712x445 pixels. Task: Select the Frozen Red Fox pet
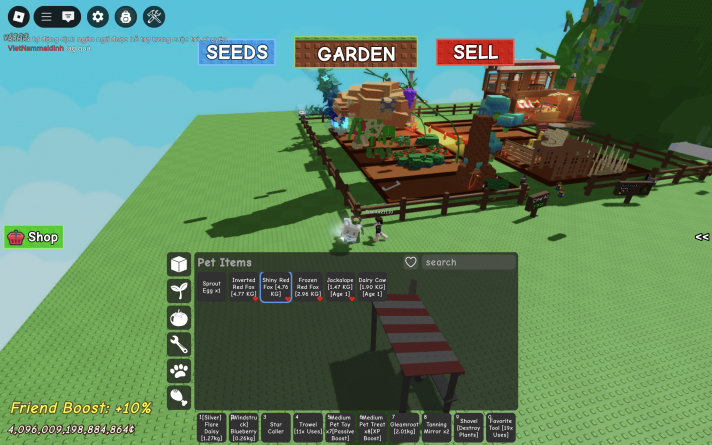308,287
